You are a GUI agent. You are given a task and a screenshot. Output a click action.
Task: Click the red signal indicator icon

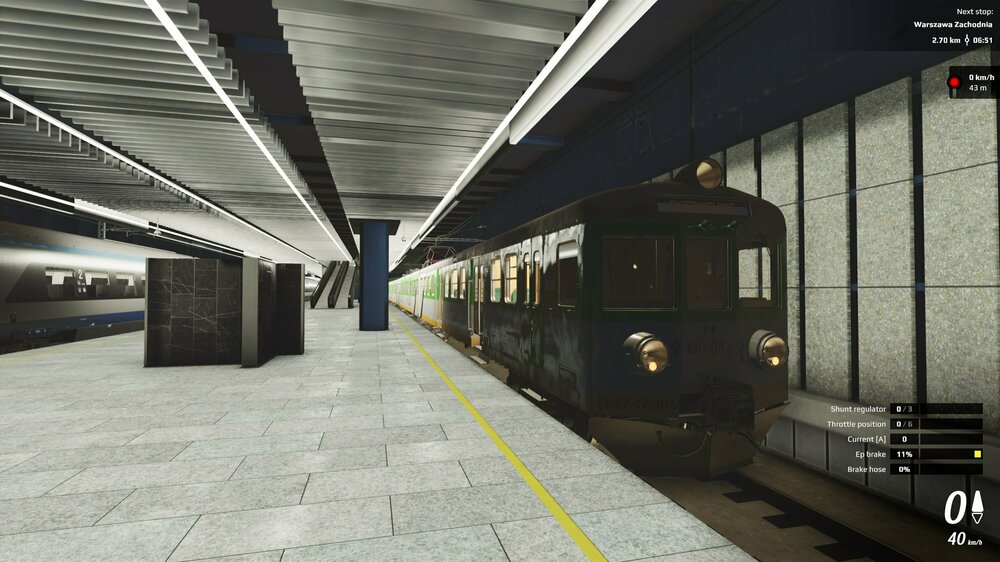955,82
